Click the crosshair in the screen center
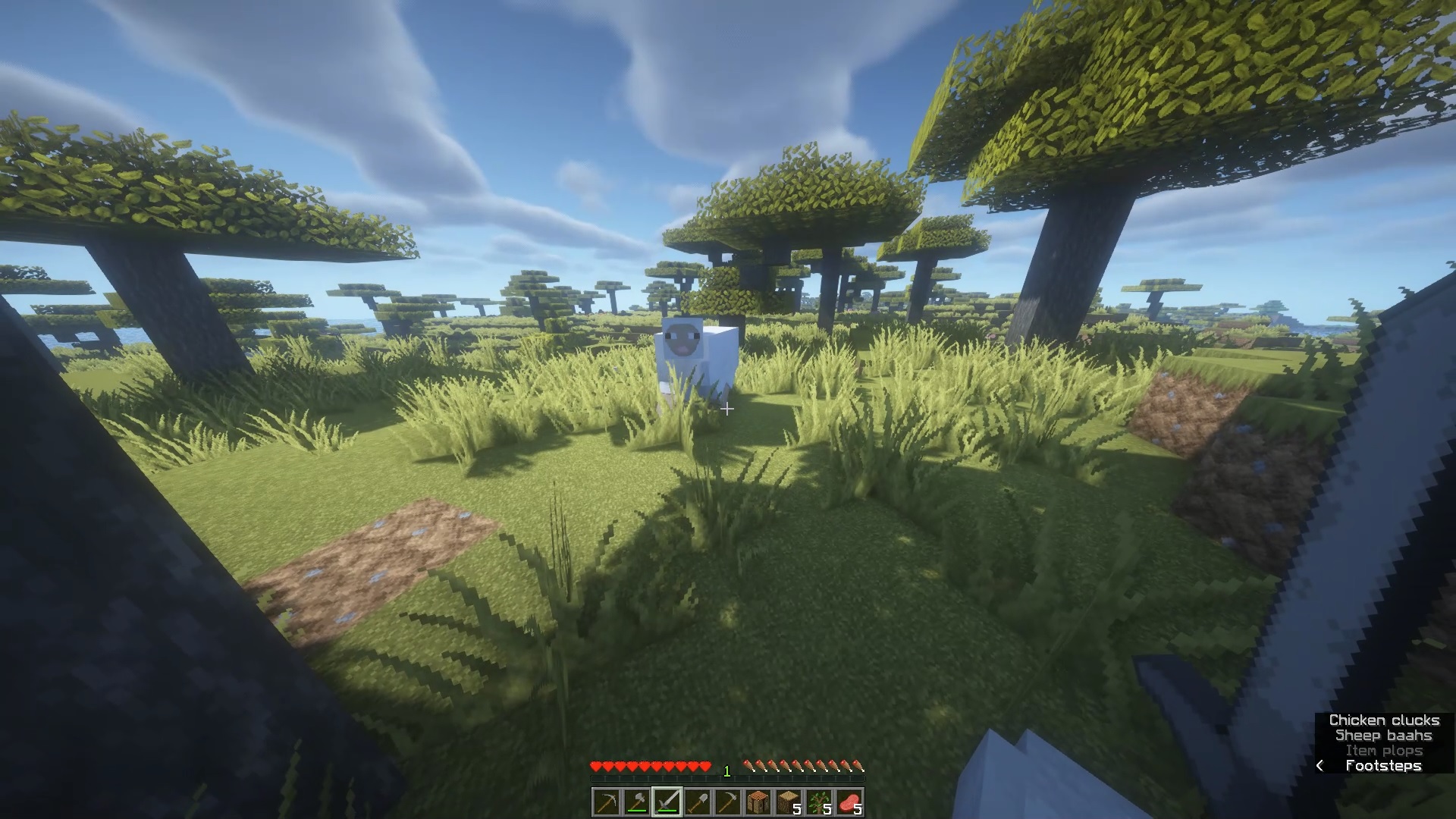Screen dimensions: 1456x819 pyautogui.click(x=728, y=409)
